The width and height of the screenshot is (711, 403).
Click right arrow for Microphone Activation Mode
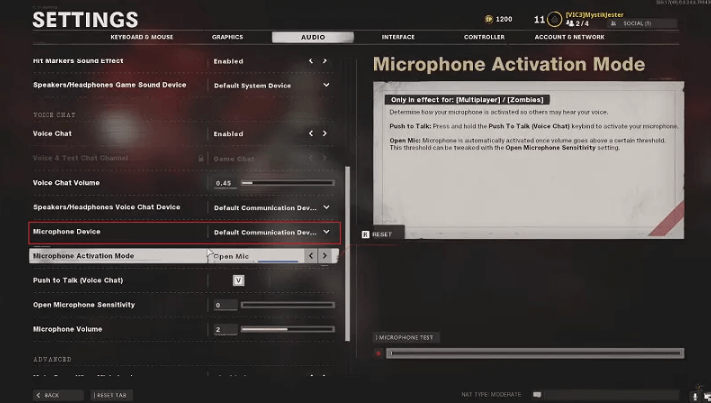pyautogui.click(x=324, y=256)
